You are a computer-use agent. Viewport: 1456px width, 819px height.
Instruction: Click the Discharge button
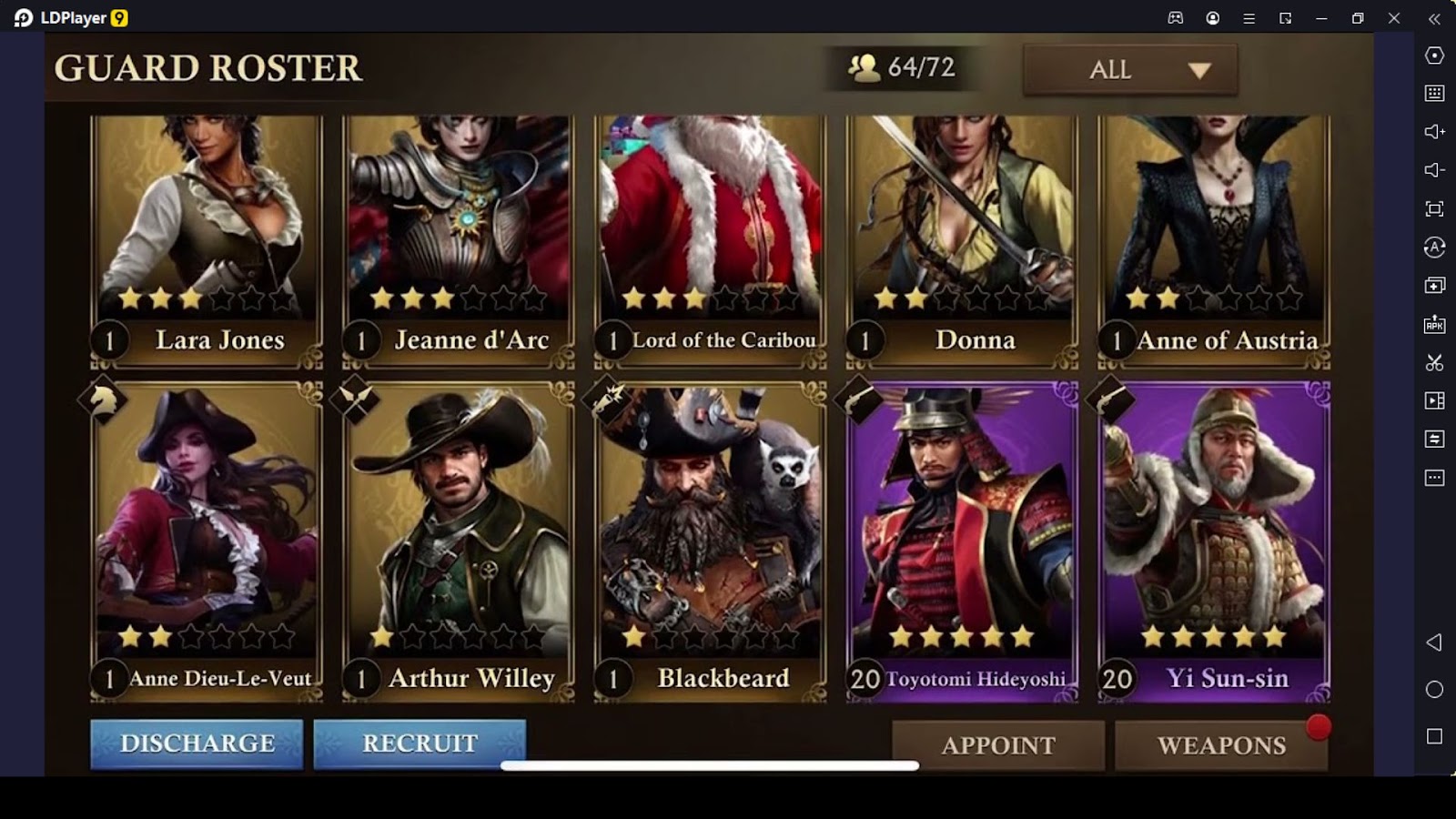point(197,743)
